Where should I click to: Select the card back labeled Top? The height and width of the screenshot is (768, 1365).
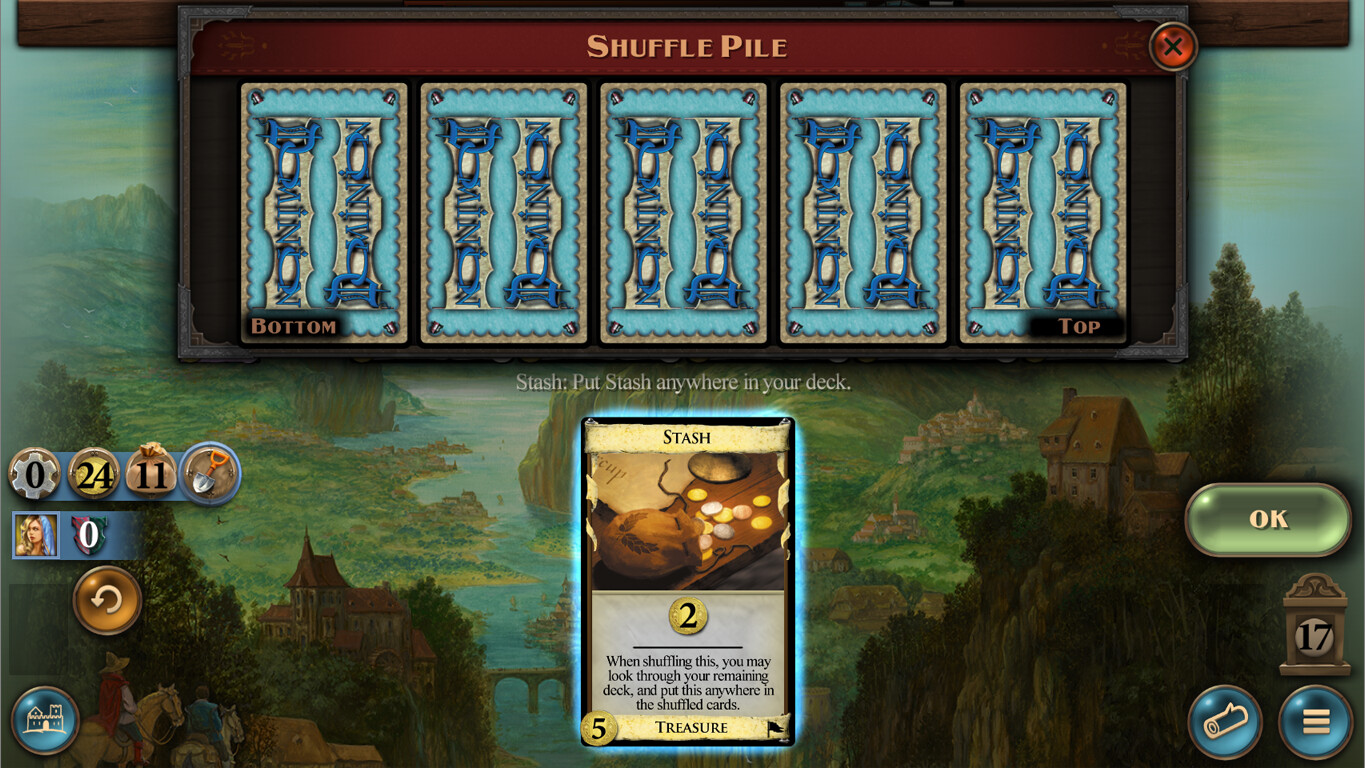[1041, 215]
